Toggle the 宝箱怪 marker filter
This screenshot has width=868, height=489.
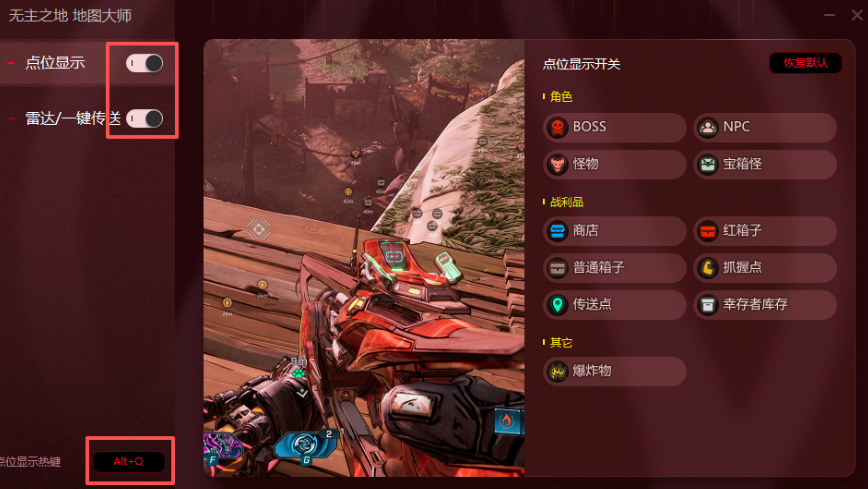point(765,164)
